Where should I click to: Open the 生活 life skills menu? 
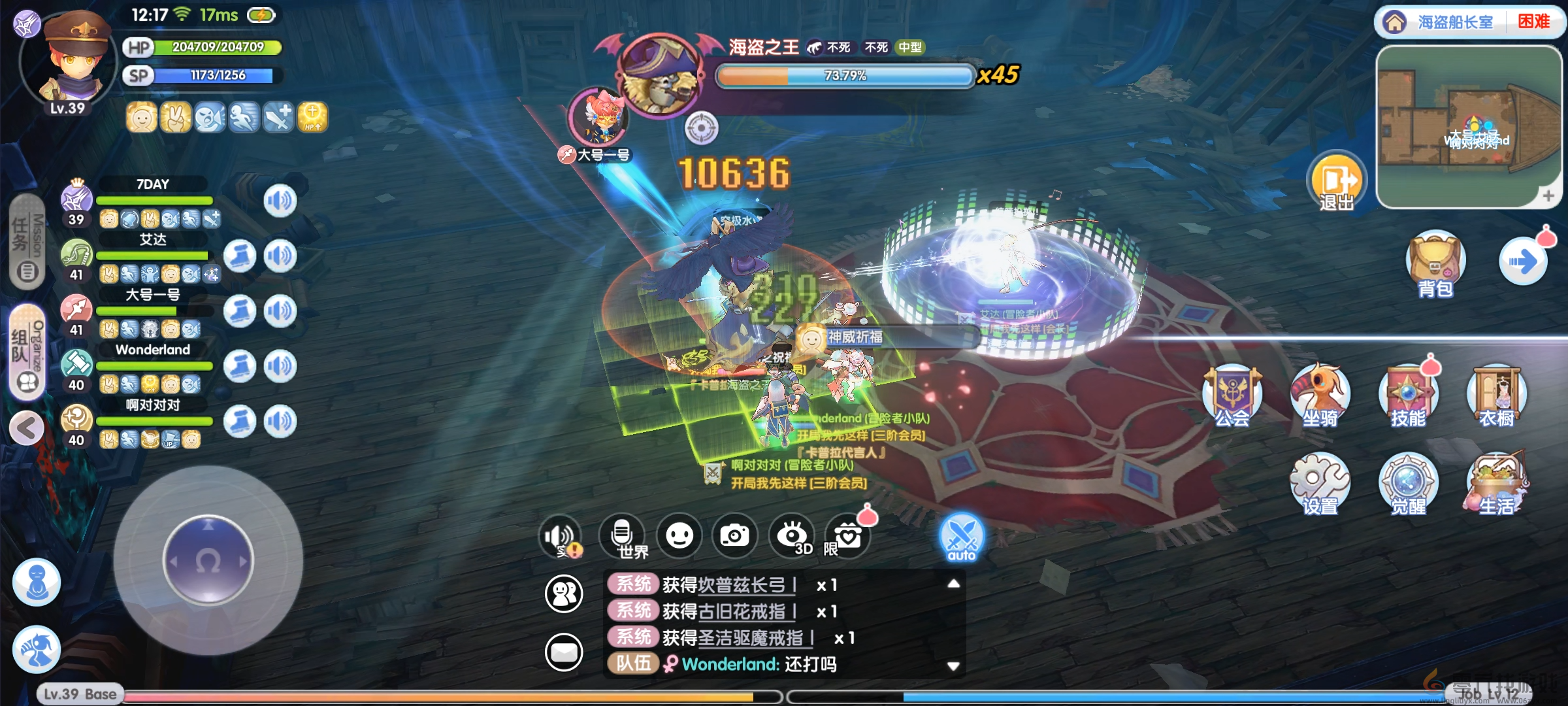coord(1496,484)
